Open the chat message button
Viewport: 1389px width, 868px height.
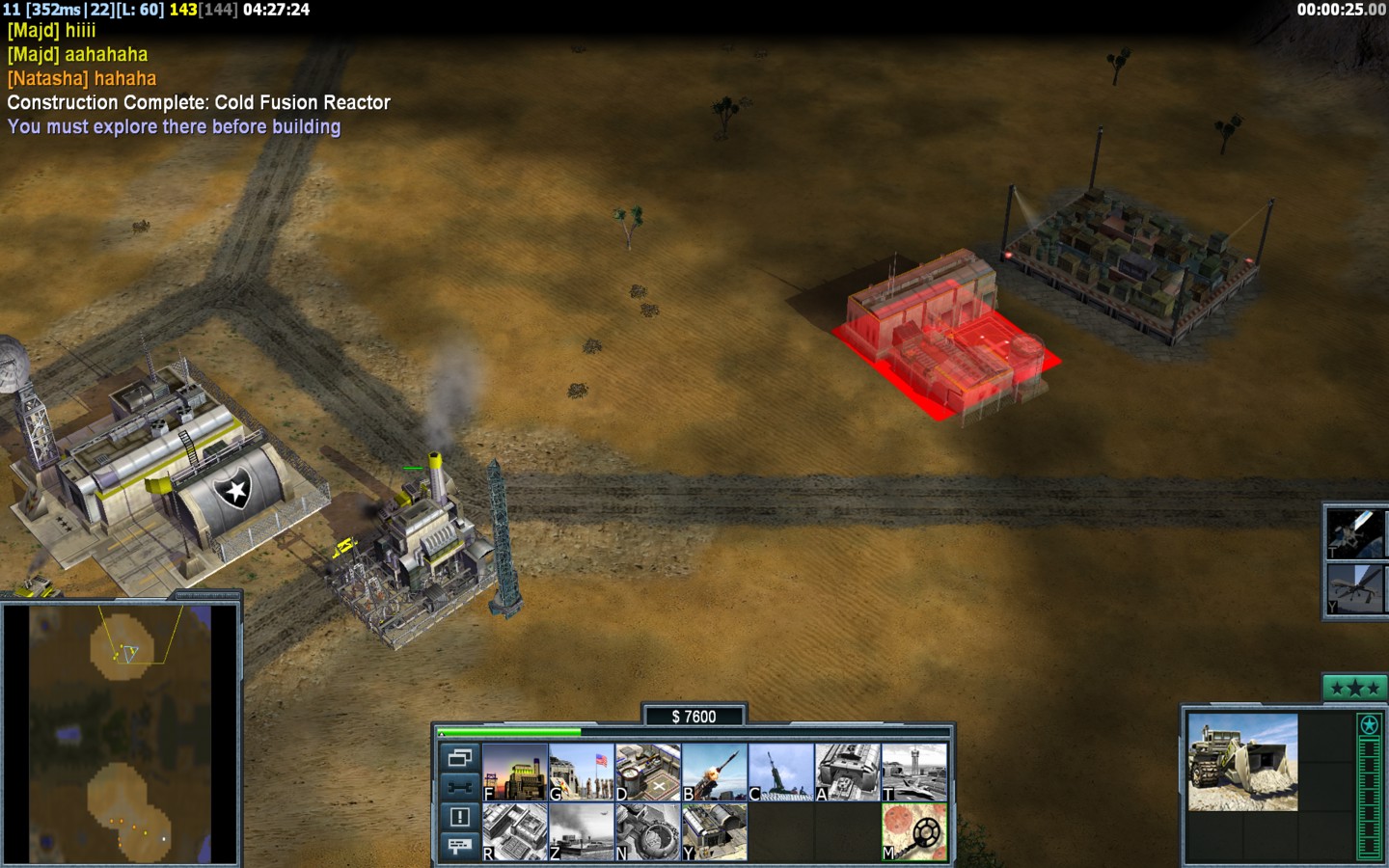point(459,846)
